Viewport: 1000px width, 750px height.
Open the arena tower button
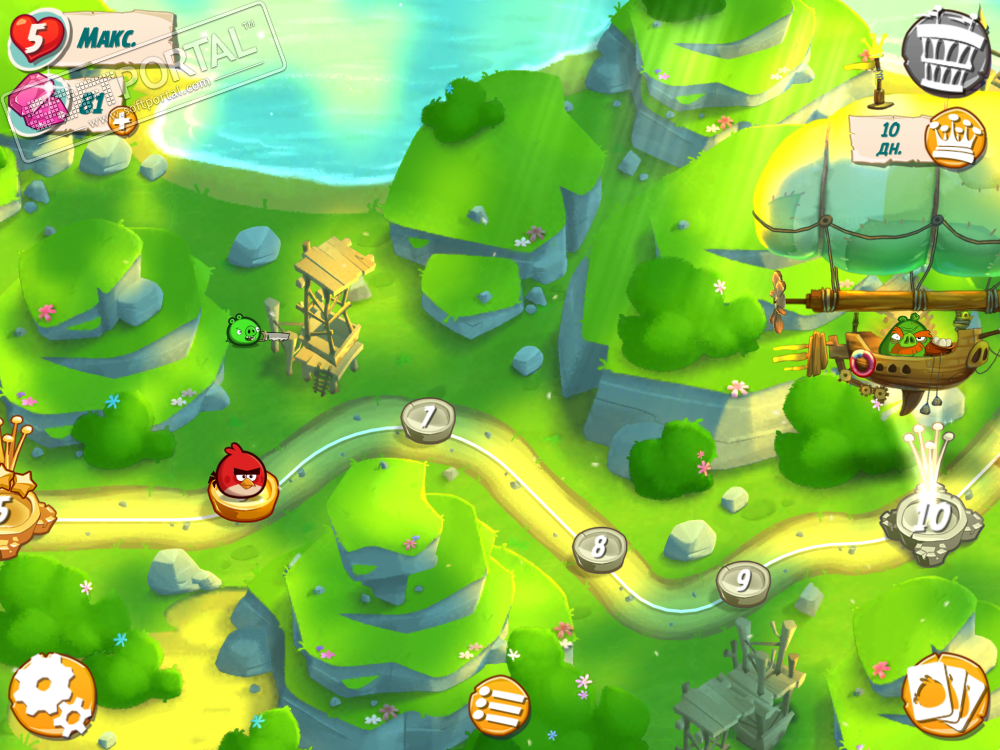point(946,52)
